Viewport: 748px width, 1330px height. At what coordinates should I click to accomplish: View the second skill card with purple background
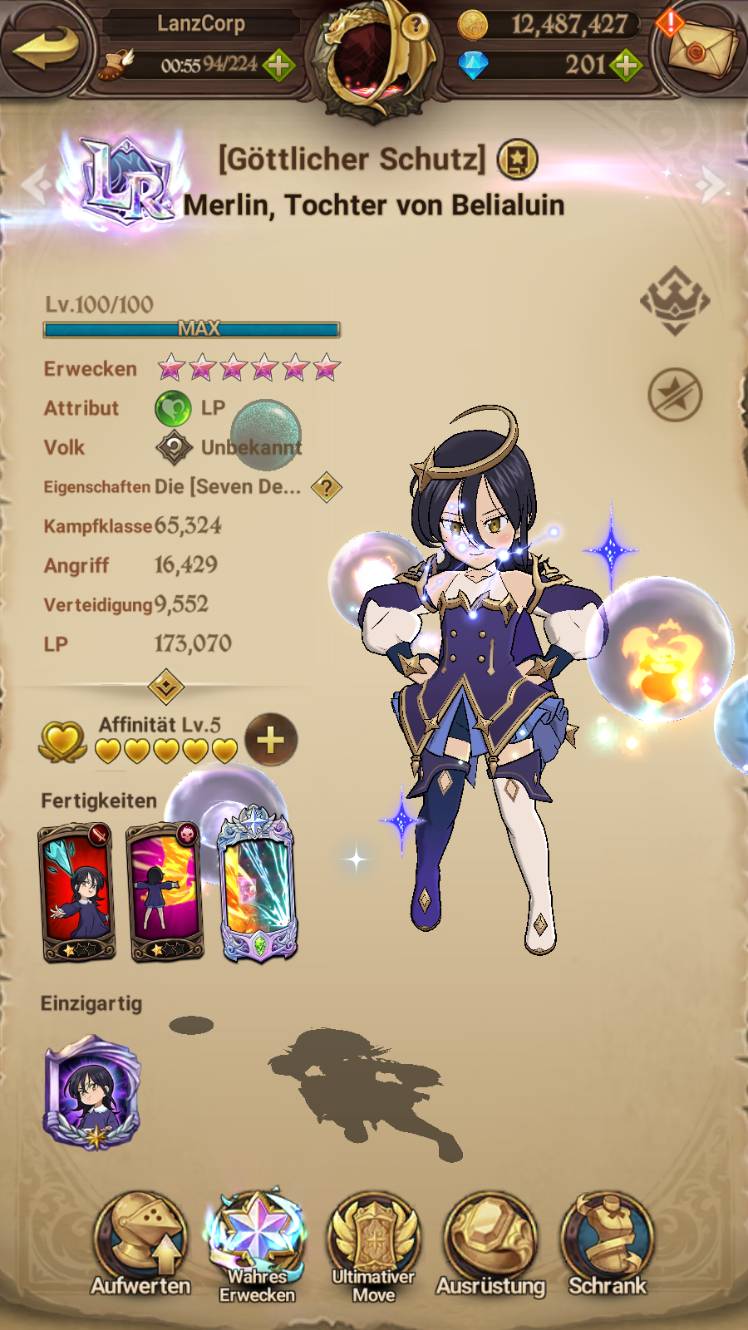pyautogui.click(x=165, y=892)
